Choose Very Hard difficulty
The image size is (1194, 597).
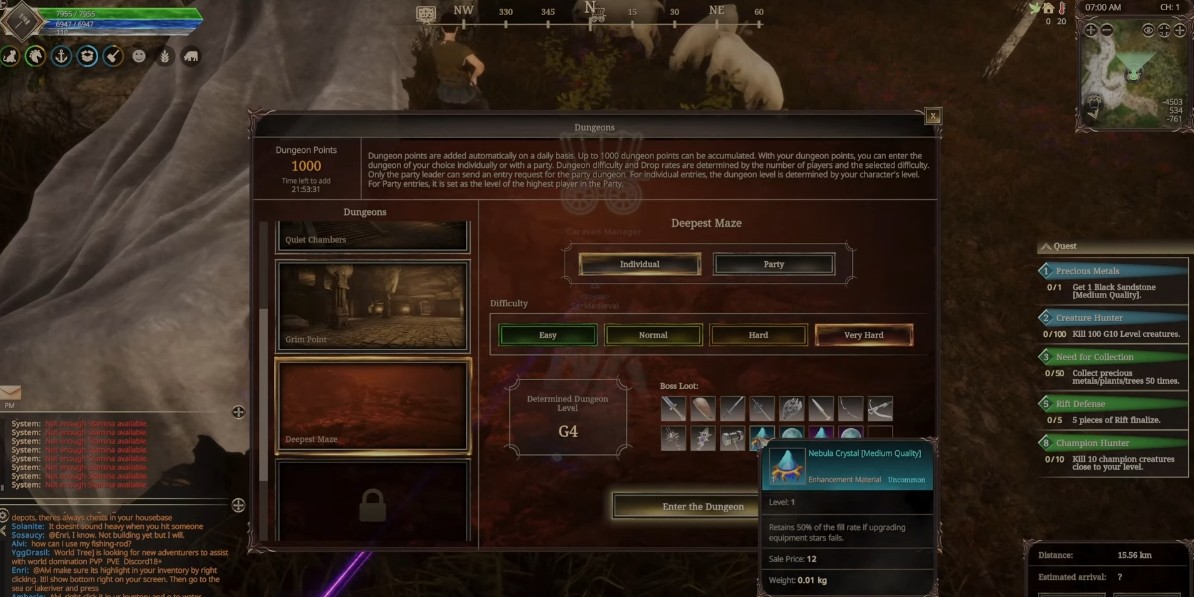(863, 335)
